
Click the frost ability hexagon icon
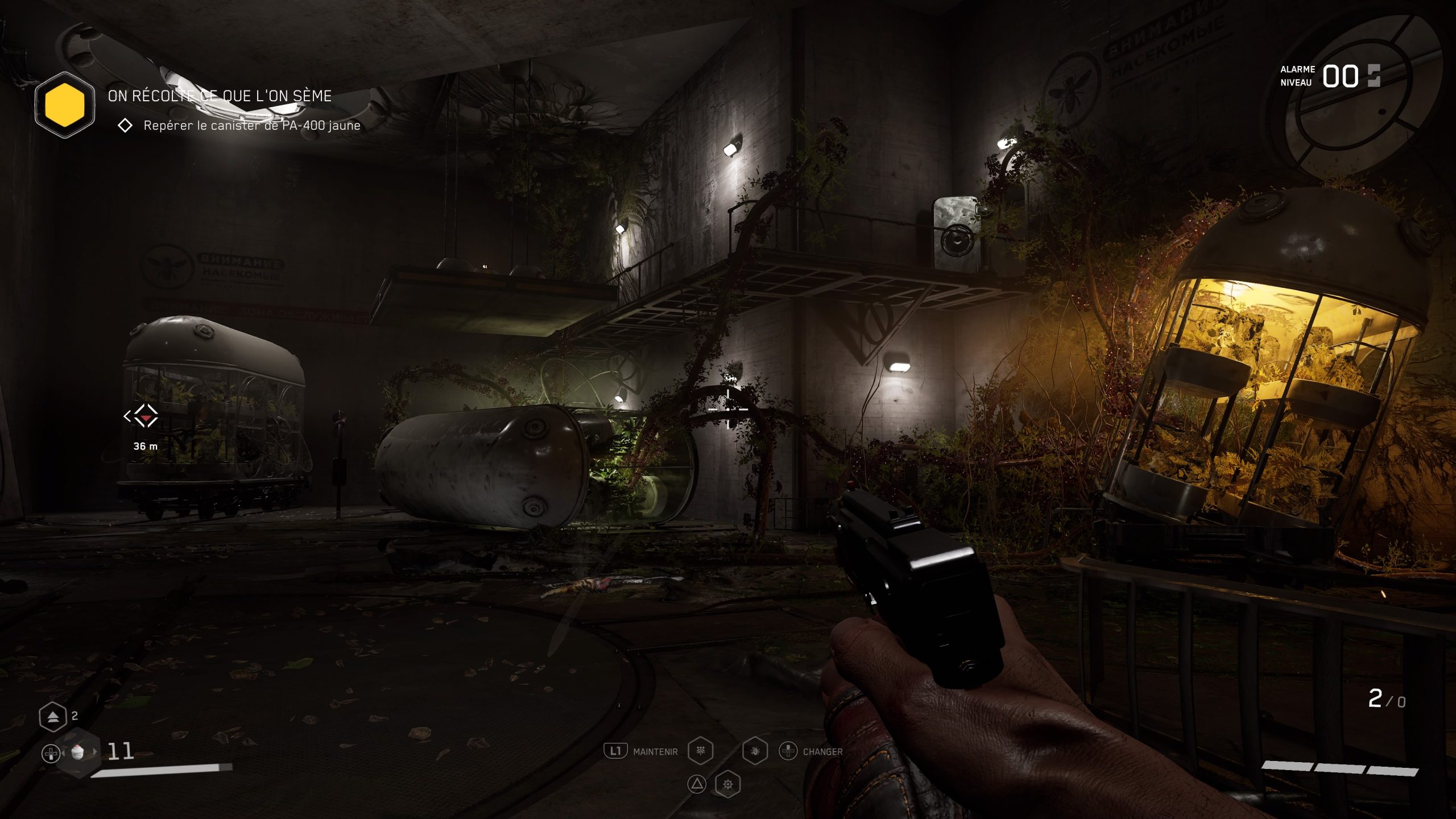(701, 751)
